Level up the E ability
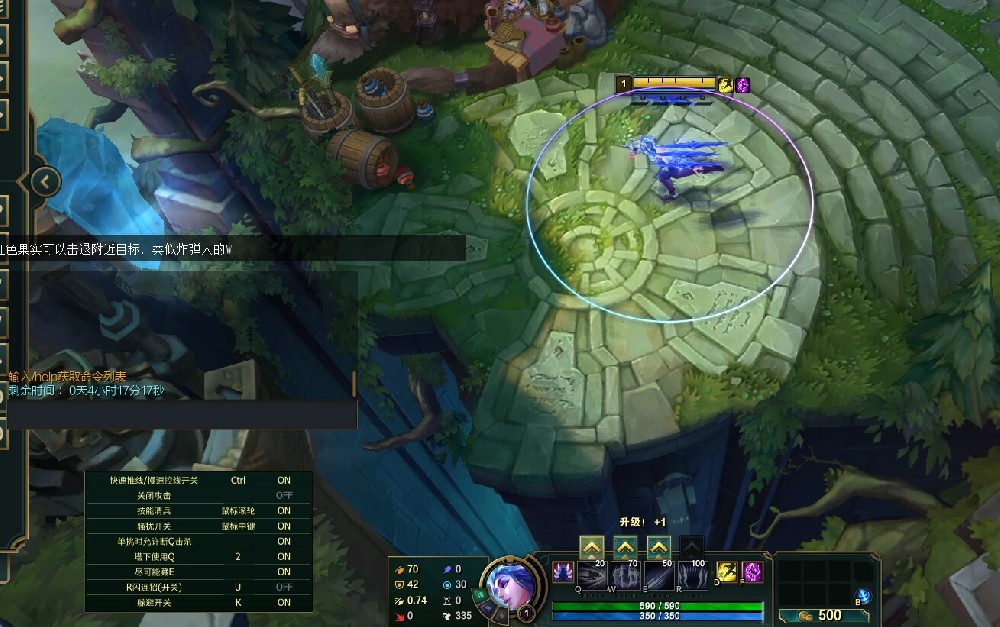1000x627 pixels. click(x=658, y=547)
